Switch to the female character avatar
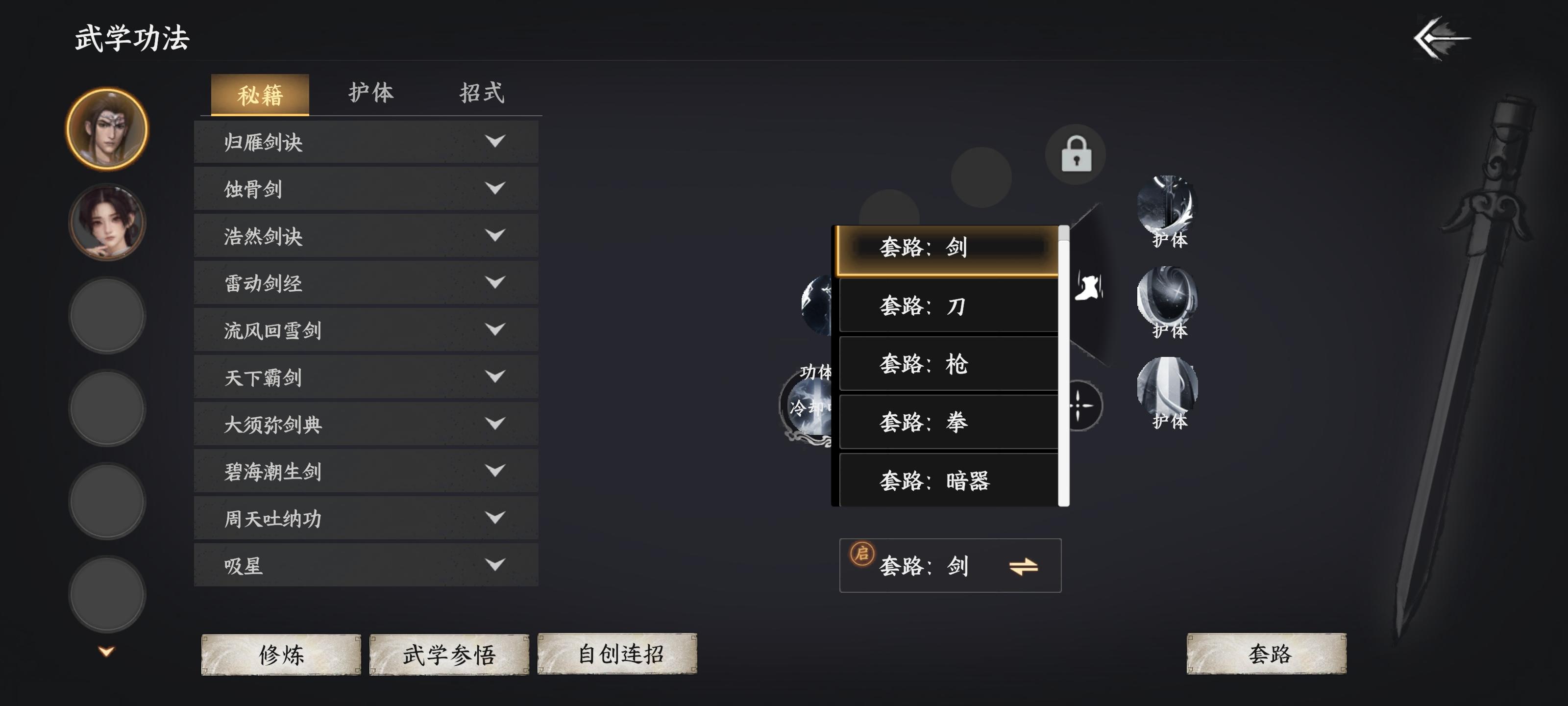The width and height of the screenshot is (1568, 706). pos(106,222)
